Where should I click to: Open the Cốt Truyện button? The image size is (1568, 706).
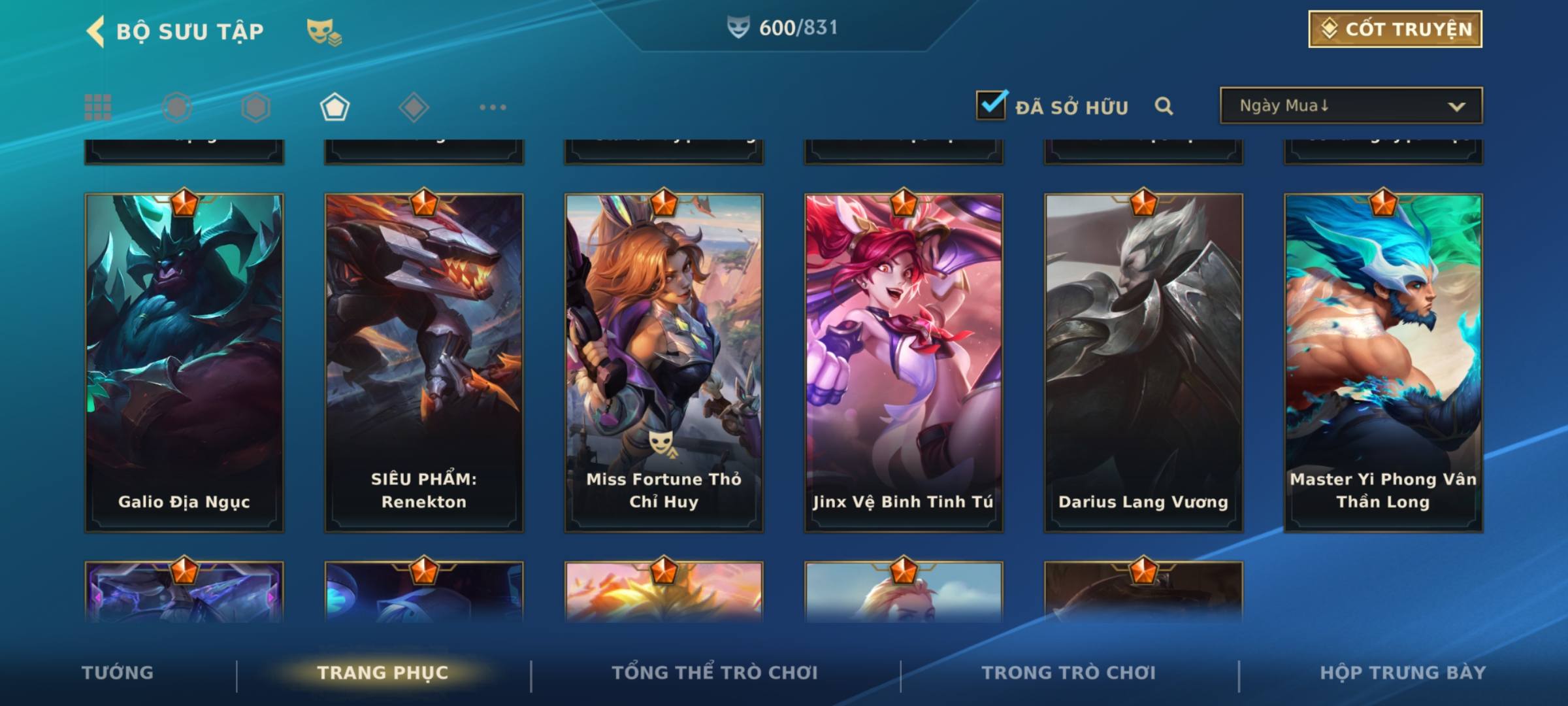[1395, 29]
